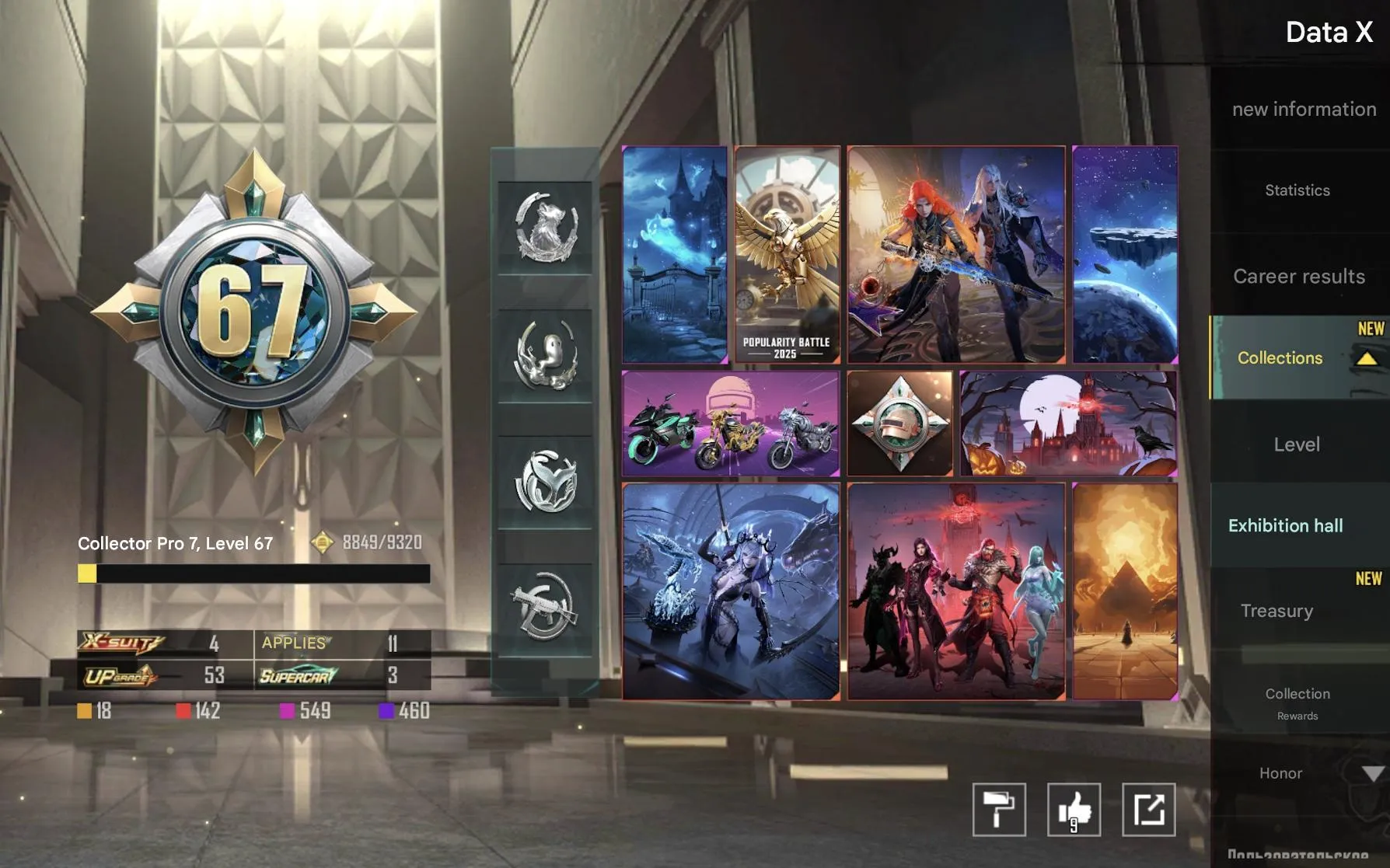Click new information in the sidebar
The width and height of the screenshot is (1390, 868).
tap(1304, 109)
